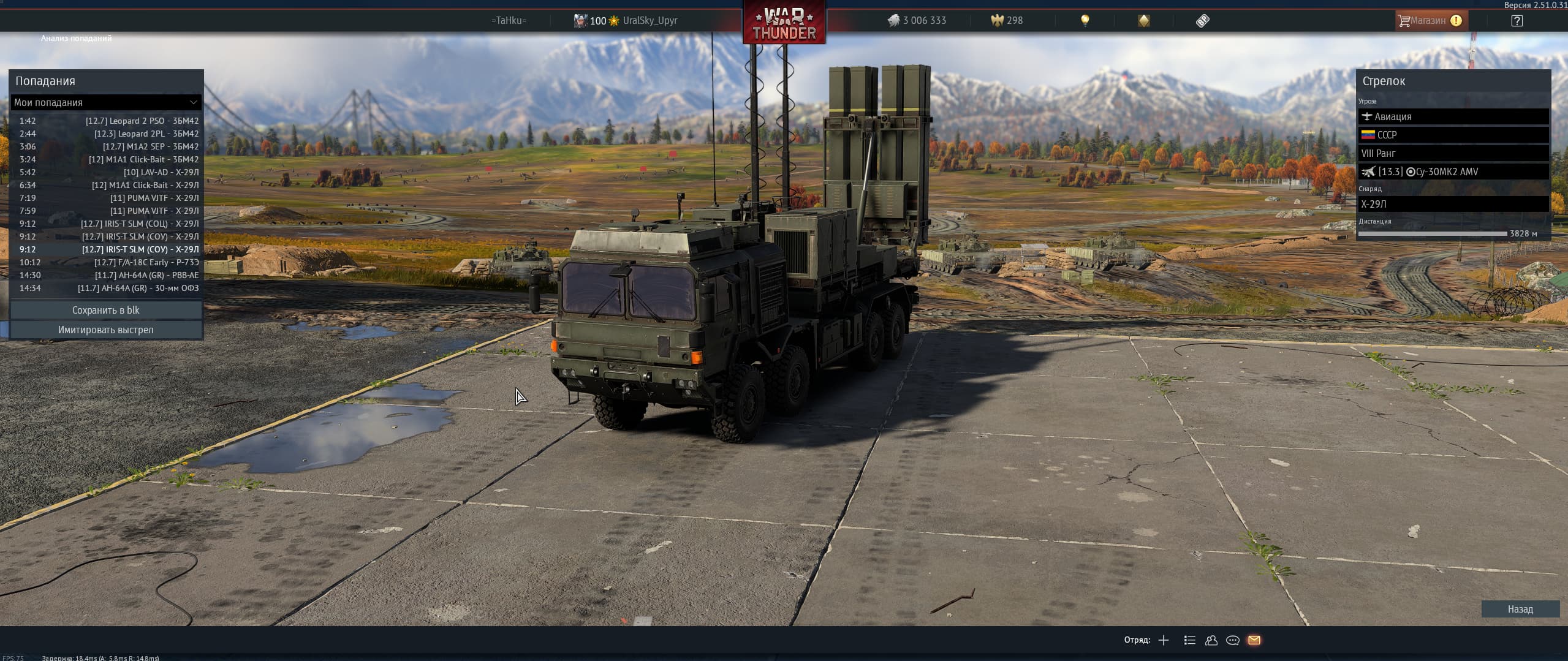Open the Х-29Л shell selector
The image size is (1568, 661).
click(x=1453, y=204)
